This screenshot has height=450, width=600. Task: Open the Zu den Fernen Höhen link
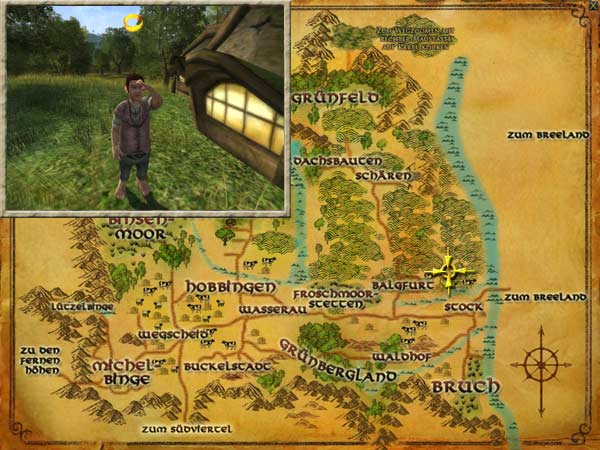pos(39,360)
